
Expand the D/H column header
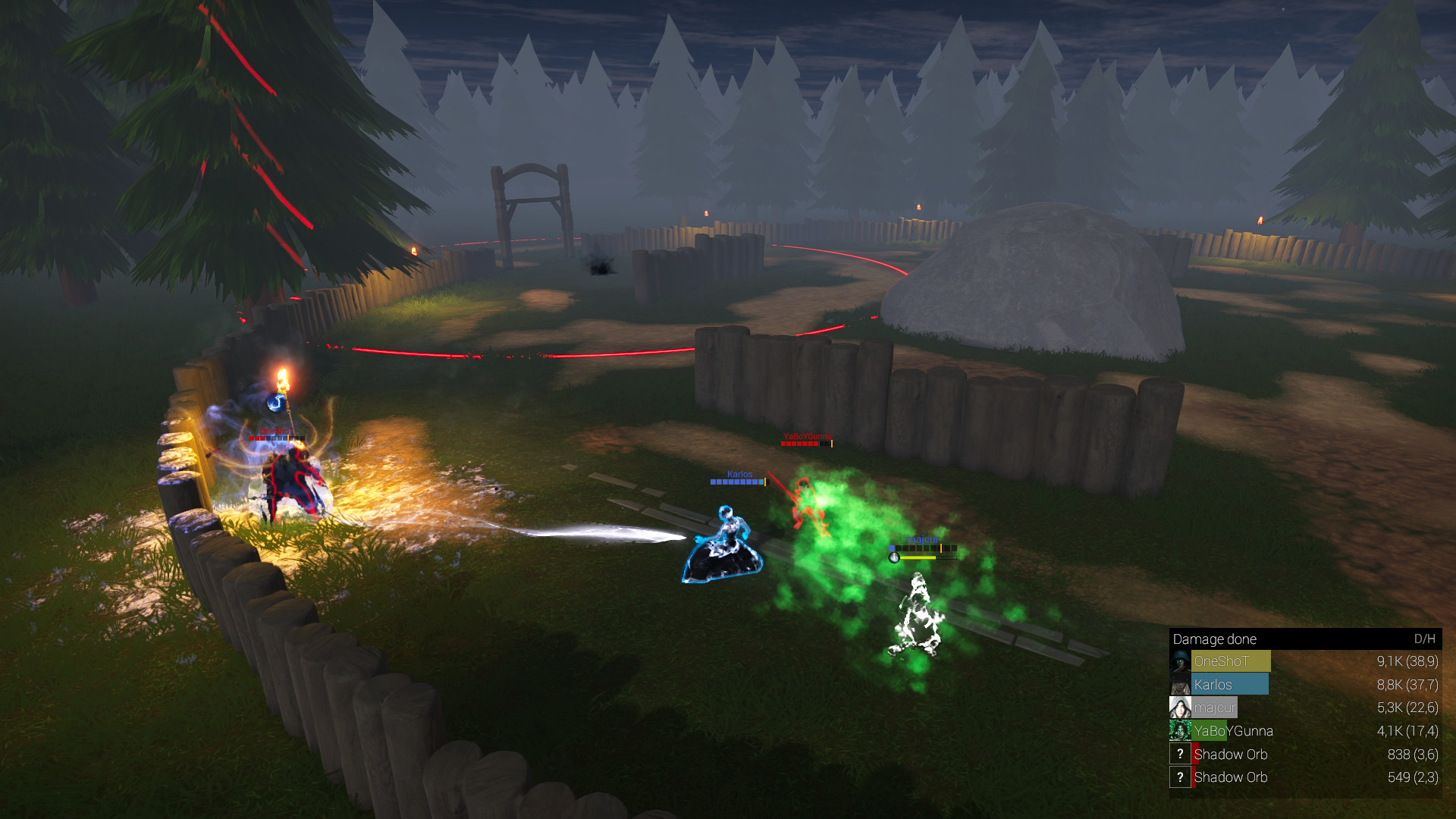coord(1422,639)
